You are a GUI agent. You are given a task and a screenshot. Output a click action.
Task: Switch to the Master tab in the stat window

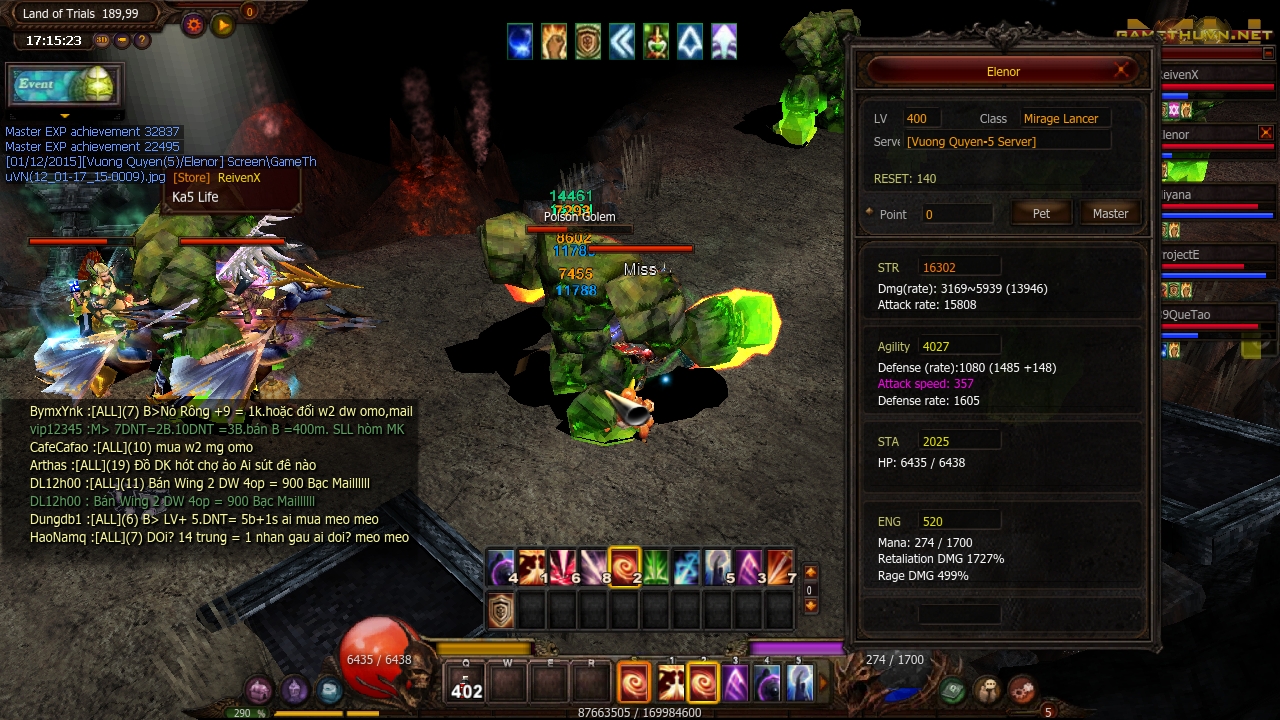click(1110, 212)
